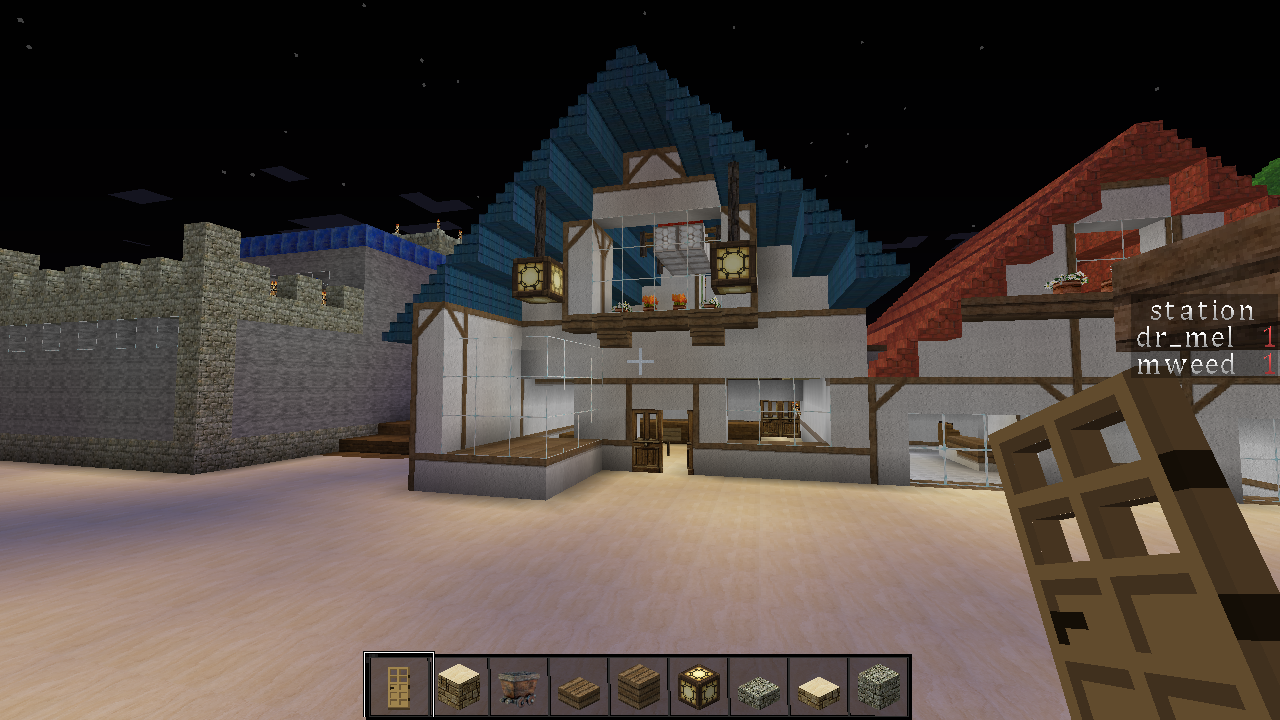Choose the glowing lantern block slot

[x=699, y=686]
